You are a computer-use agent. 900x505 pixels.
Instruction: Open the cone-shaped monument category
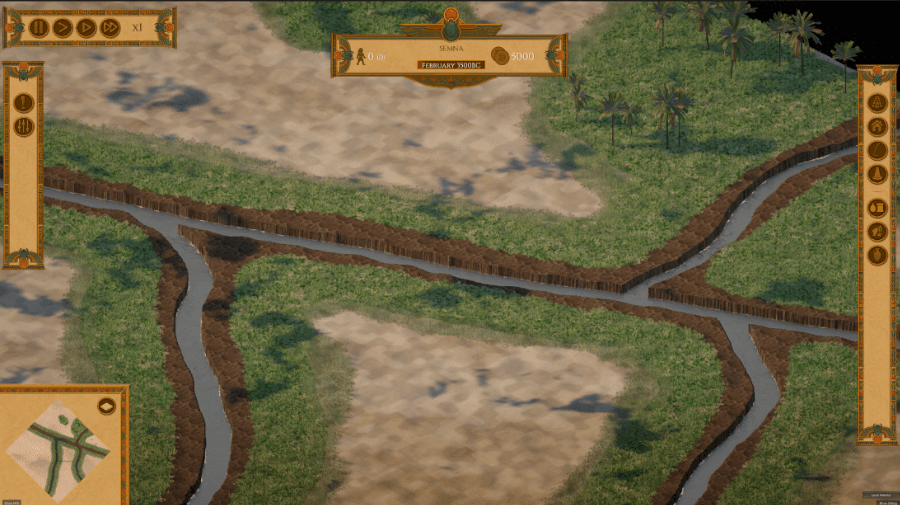[877, 175]
